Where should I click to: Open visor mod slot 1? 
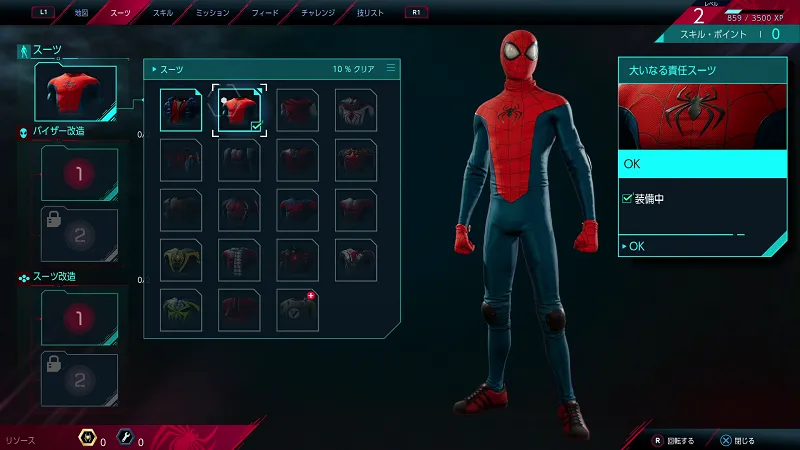(x=79, y=174)
